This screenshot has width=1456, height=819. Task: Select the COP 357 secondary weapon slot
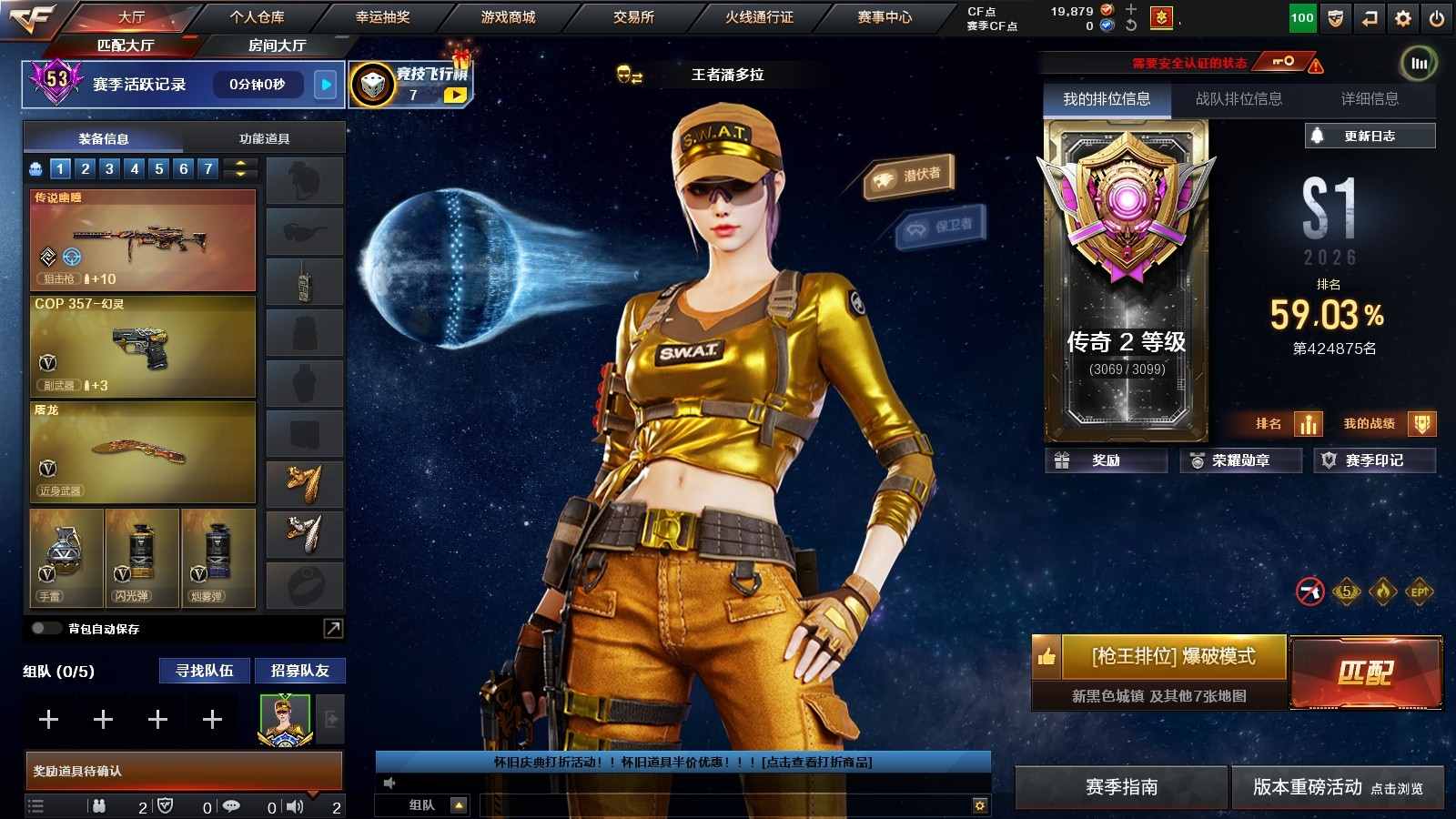(x=143, y=347)
